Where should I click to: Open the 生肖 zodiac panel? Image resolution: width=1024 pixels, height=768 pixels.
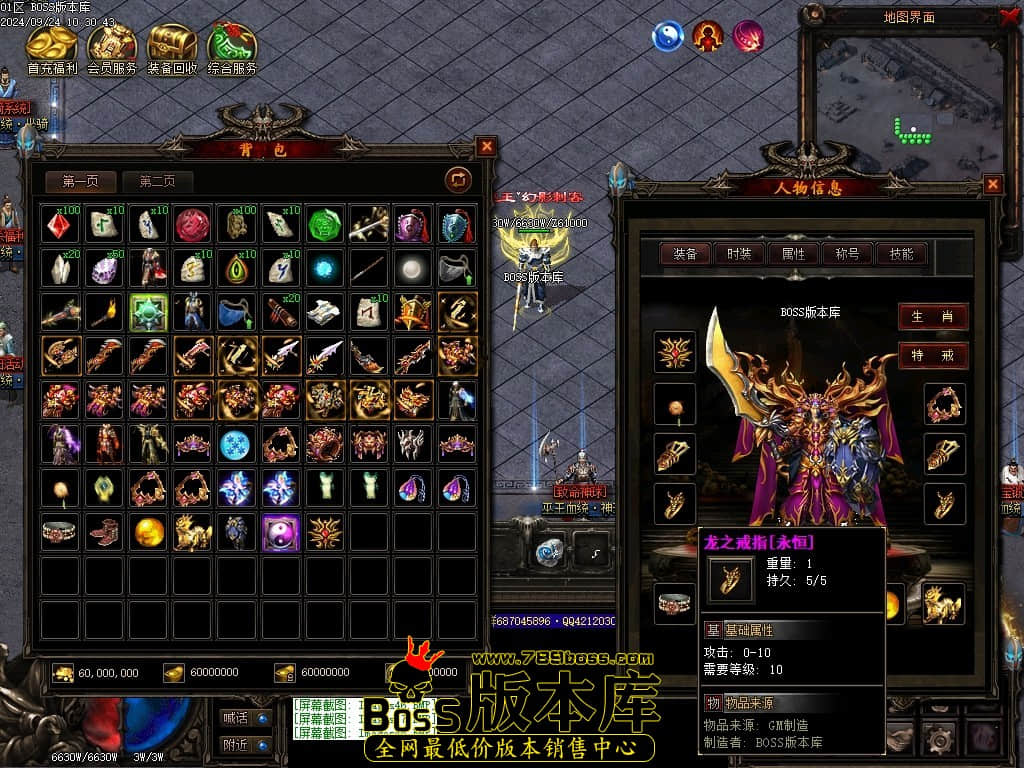932,316
